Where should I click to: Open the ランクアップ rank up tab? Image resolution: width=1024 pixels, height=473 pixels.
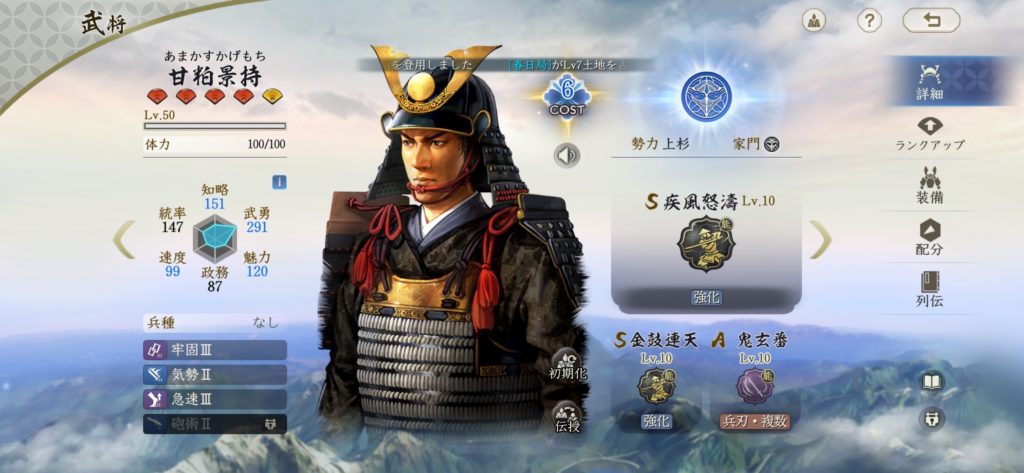tap(930, 132)
